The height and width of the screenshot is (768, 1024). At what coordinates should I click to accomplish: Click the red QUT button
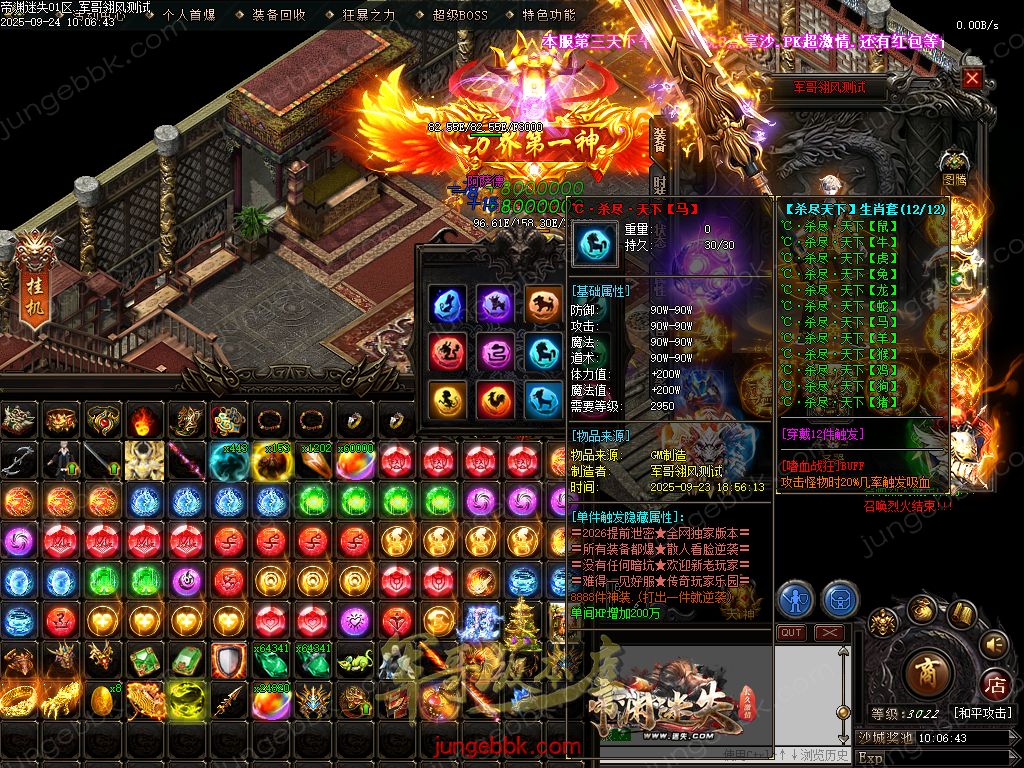[791, 633]
